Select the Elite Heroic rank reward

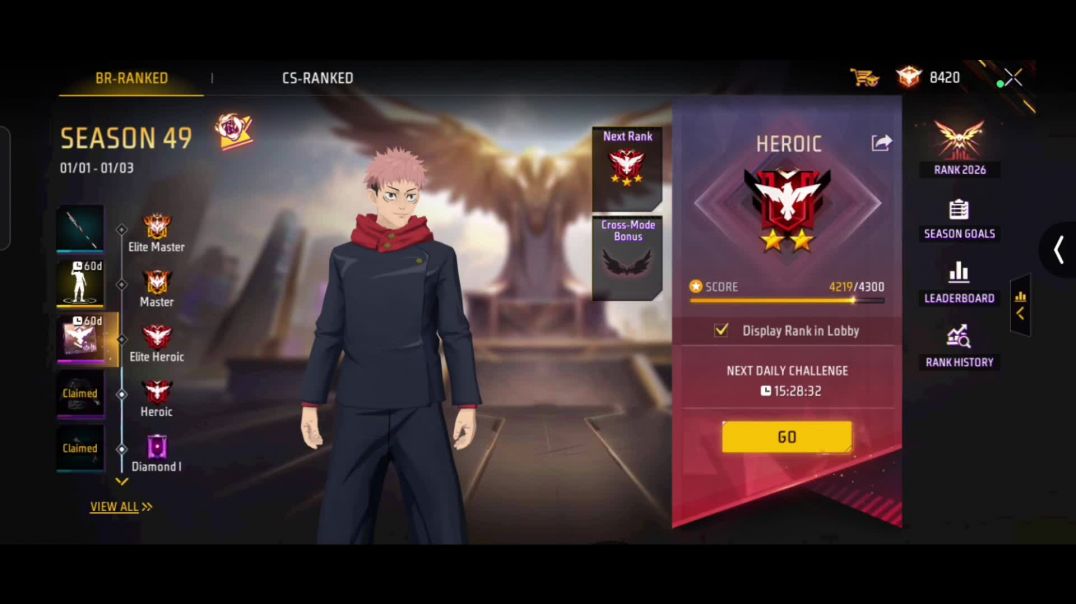(80, 339)
